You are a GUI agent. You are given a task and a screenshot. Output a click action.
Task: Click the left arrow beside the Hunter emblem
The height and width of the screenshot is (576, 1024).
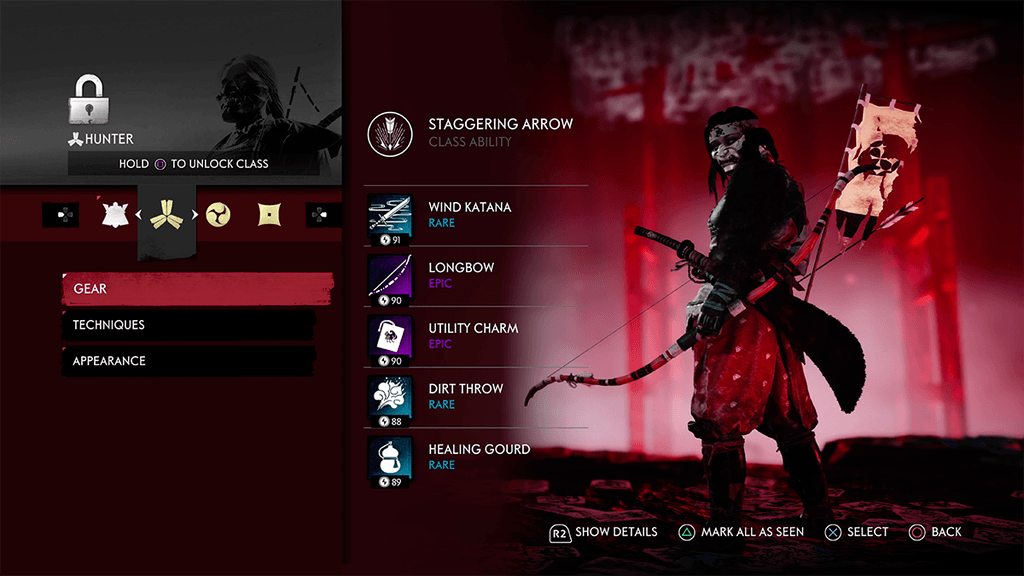pos(139,214)
